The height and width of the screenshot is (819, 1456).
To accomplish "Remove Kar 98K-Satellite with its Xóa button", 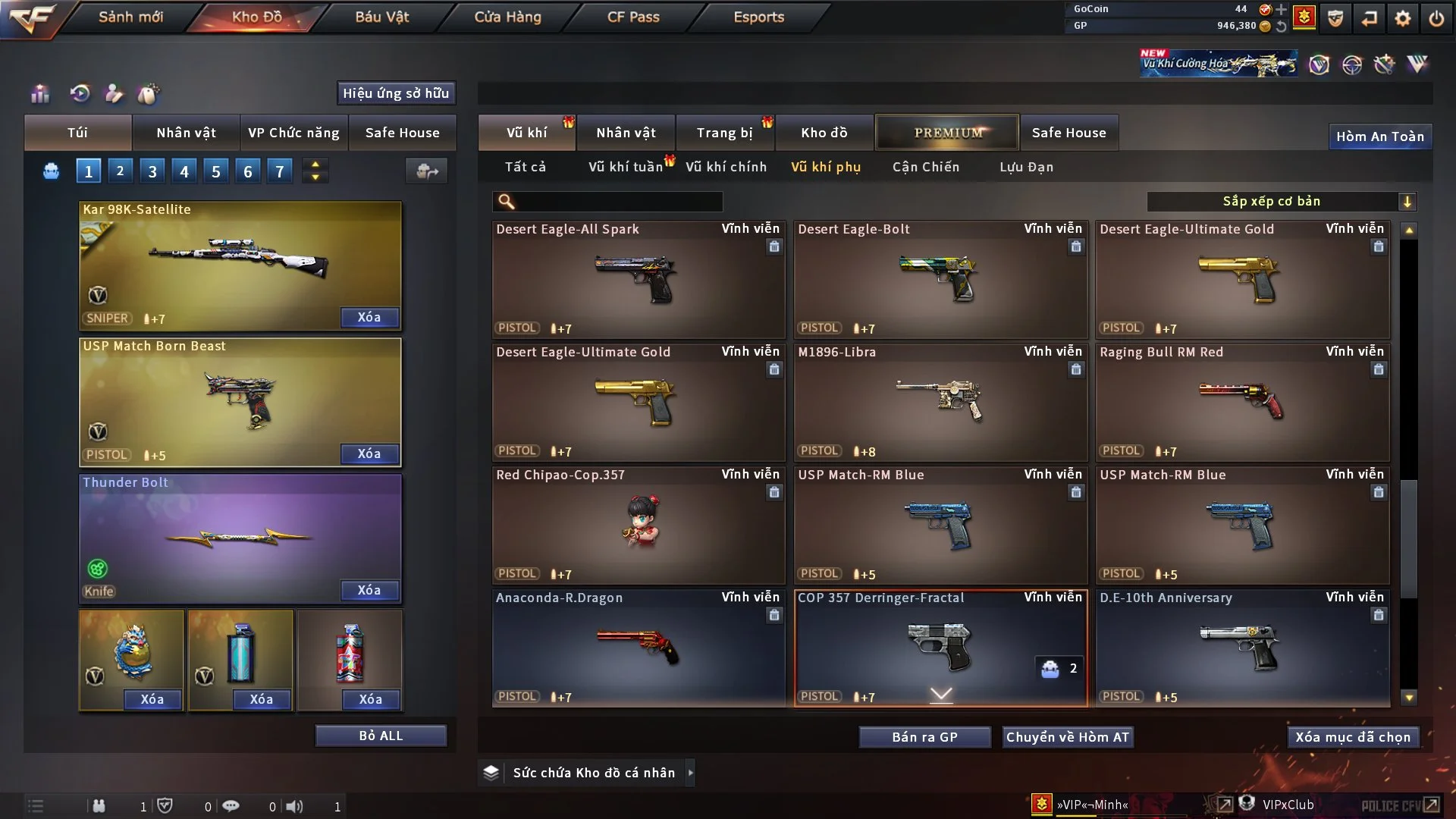I will (369, 317).
